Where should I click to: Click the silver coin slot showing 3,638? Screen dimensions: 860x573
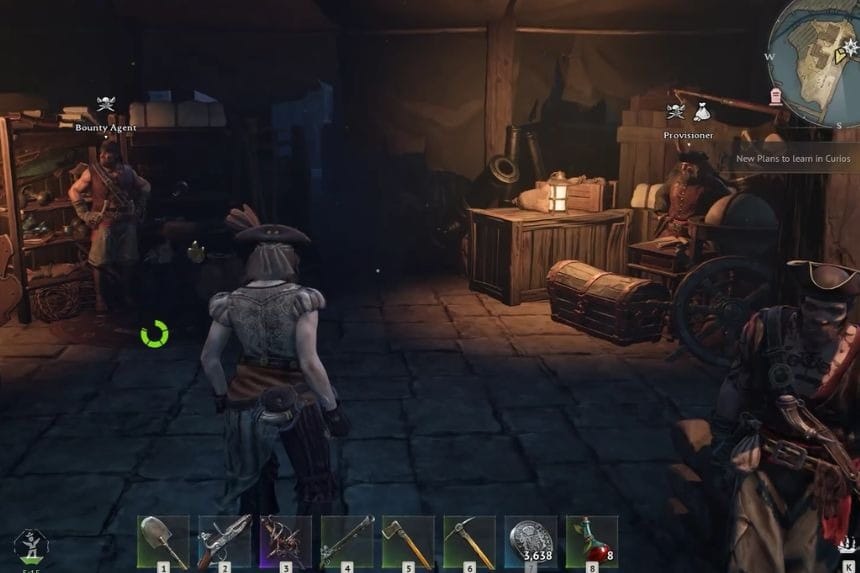(530, 541)
